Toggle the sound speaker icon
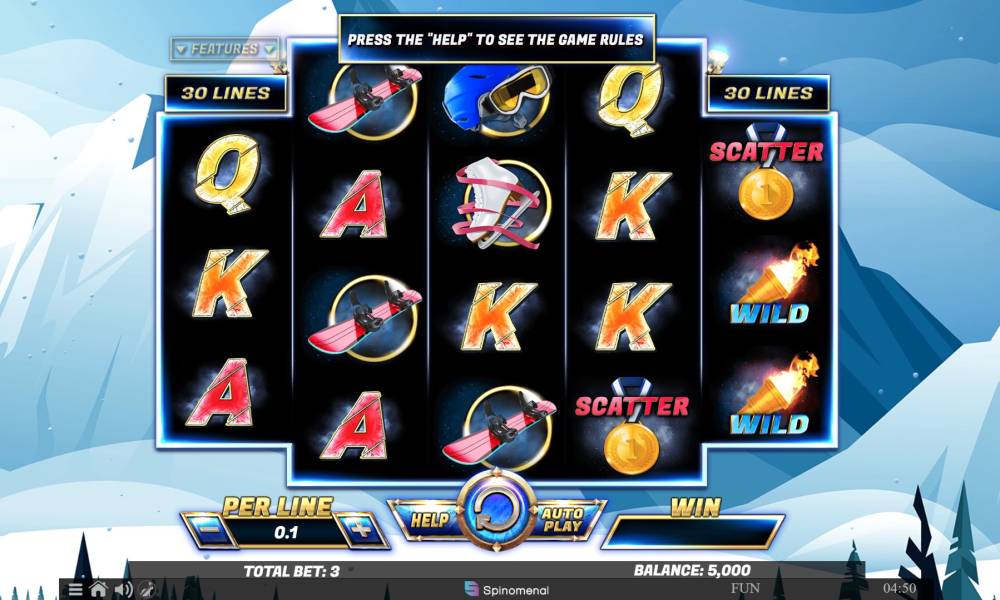The image size is (1000, 600). click(124, 589)
